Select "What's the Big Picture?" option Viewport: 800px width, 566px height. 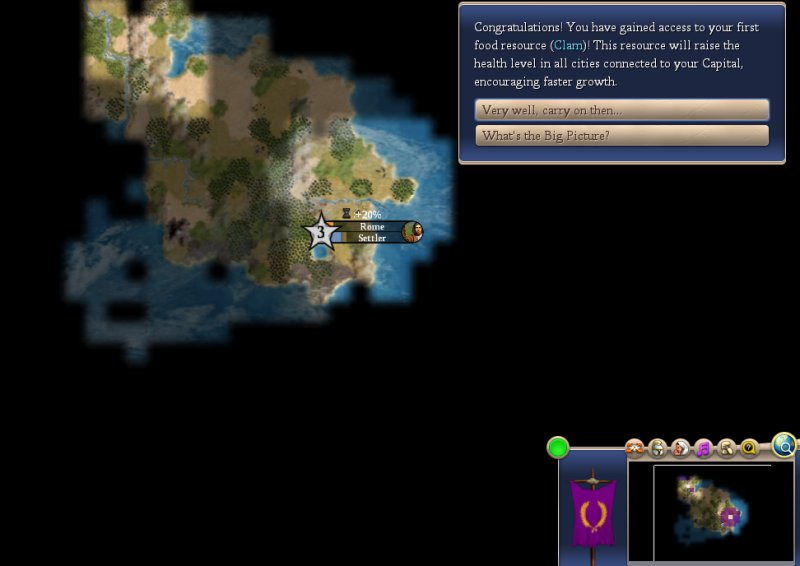tap(621, 136)
